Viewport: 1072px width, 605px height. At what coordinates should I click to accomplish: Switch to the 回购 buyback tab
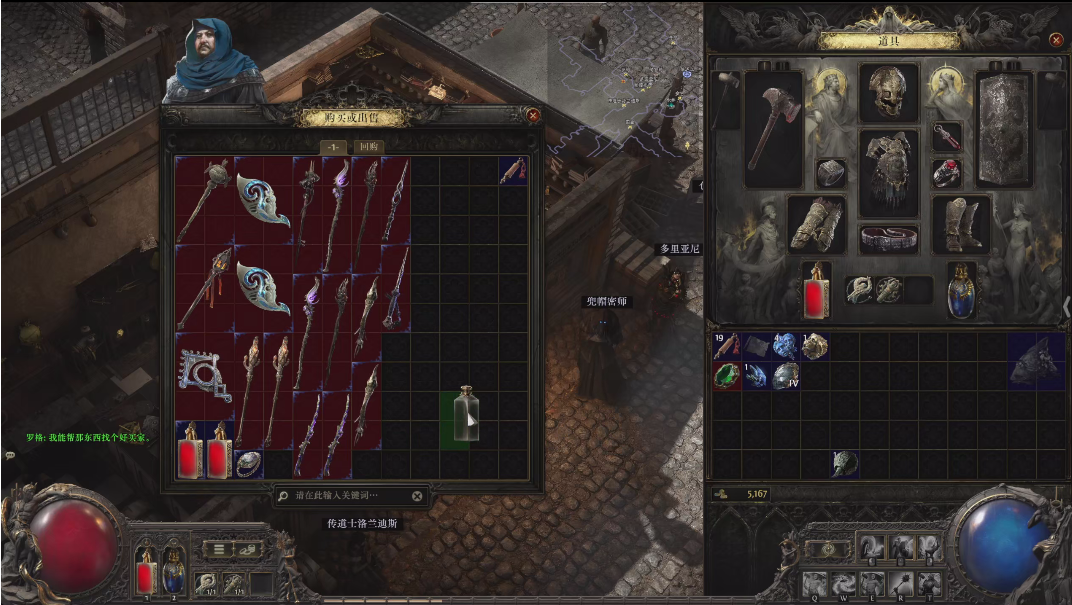click(369, 146)
